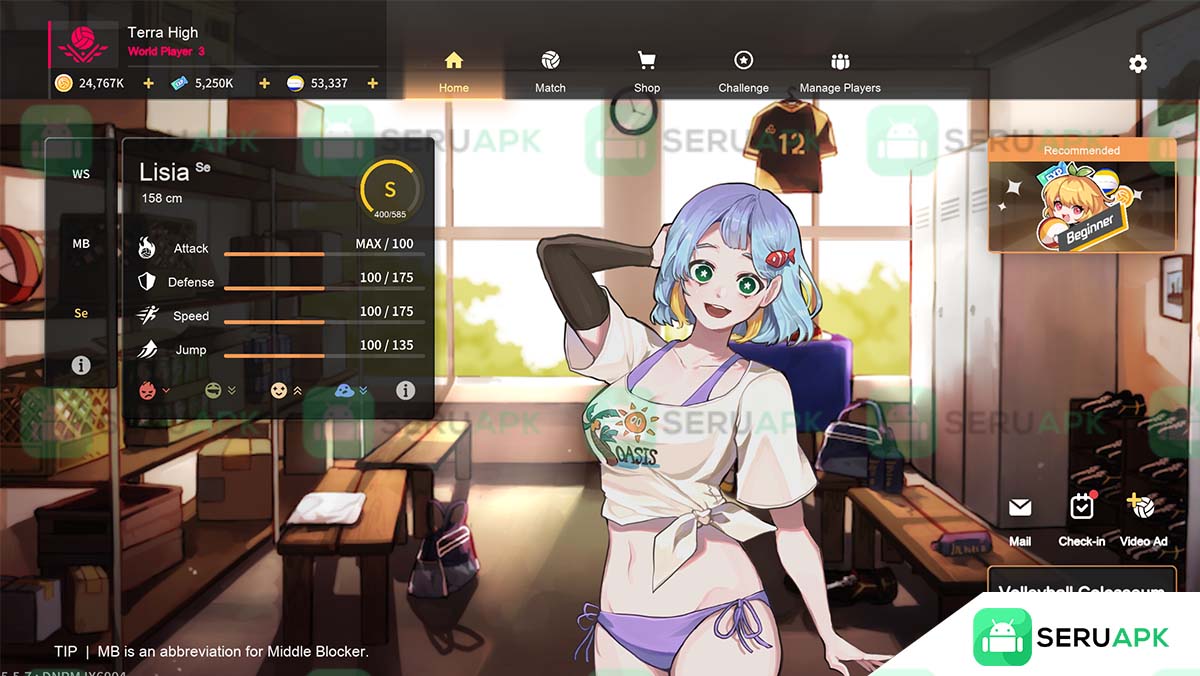
Task: Show info below the position tabs
Action: pyautogui.click(x=81, y=366)
